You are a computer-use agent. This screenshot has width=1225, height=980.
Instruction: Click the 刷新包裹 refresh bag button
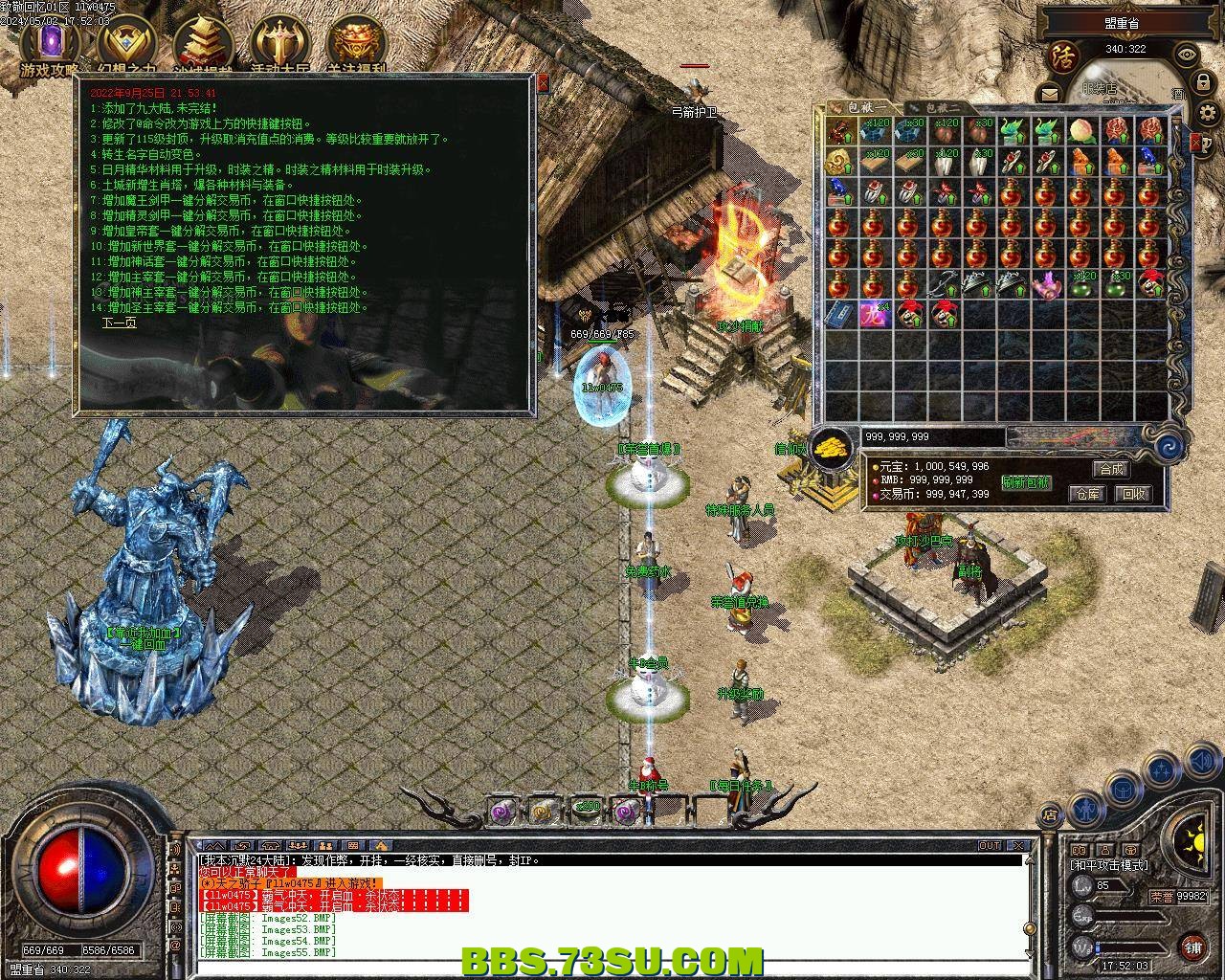pyautogui.click(x=1026, y=482)
